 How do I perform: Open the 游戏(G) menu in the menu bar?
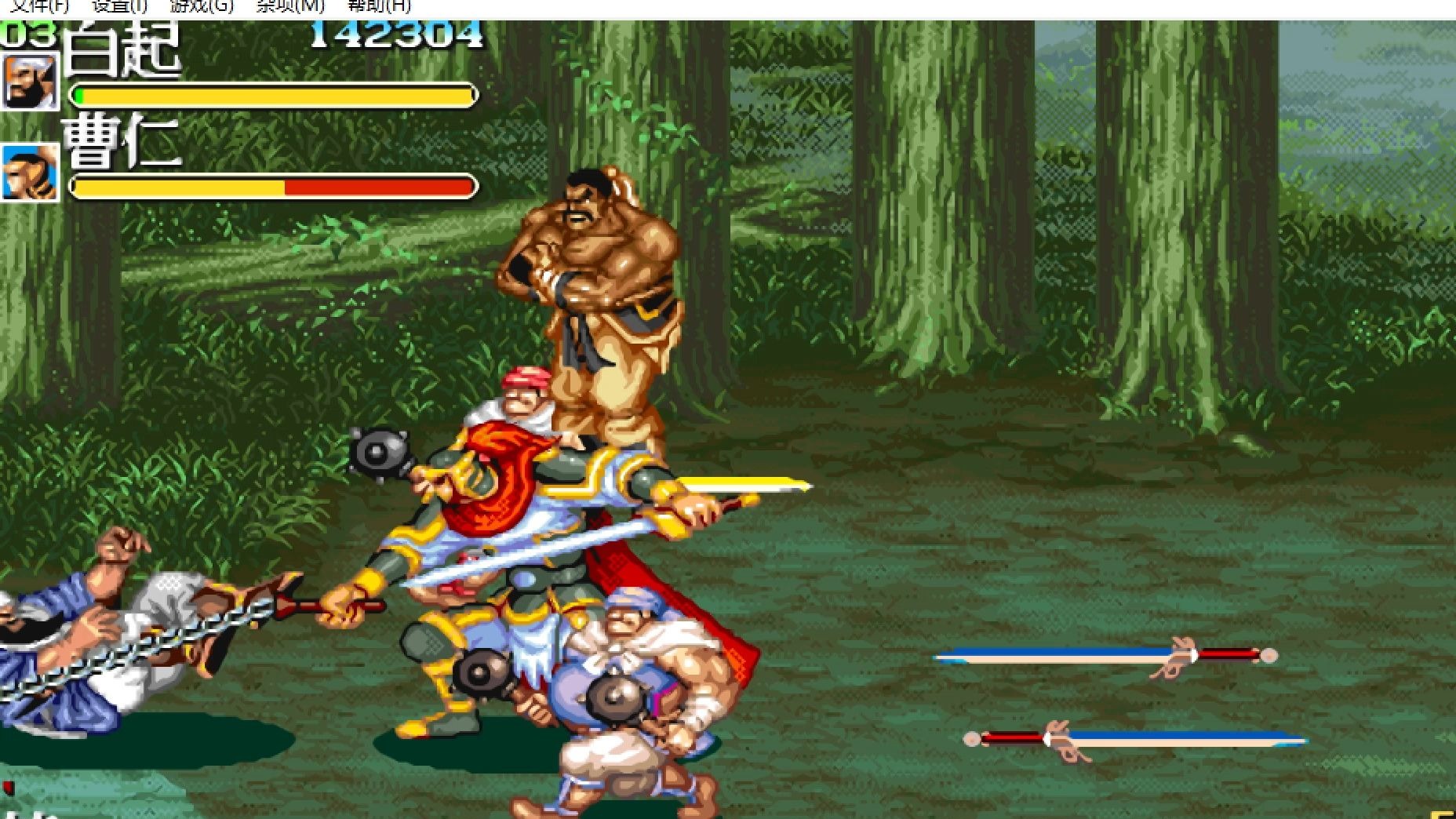click(202, 6)
